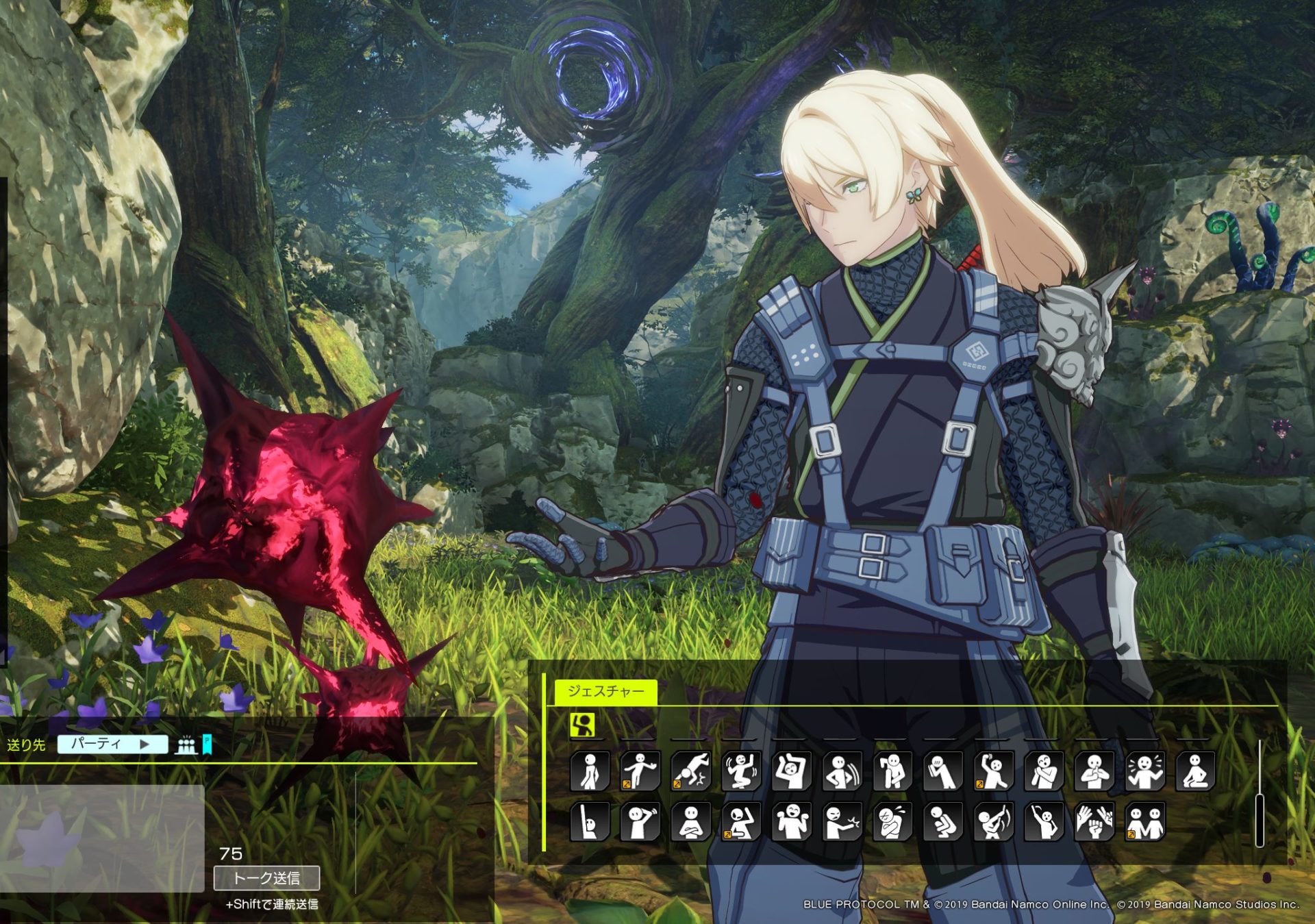Use the kneeling sit gesture
Screen dimensions: 1315x924
click(x=1194, y=771)
